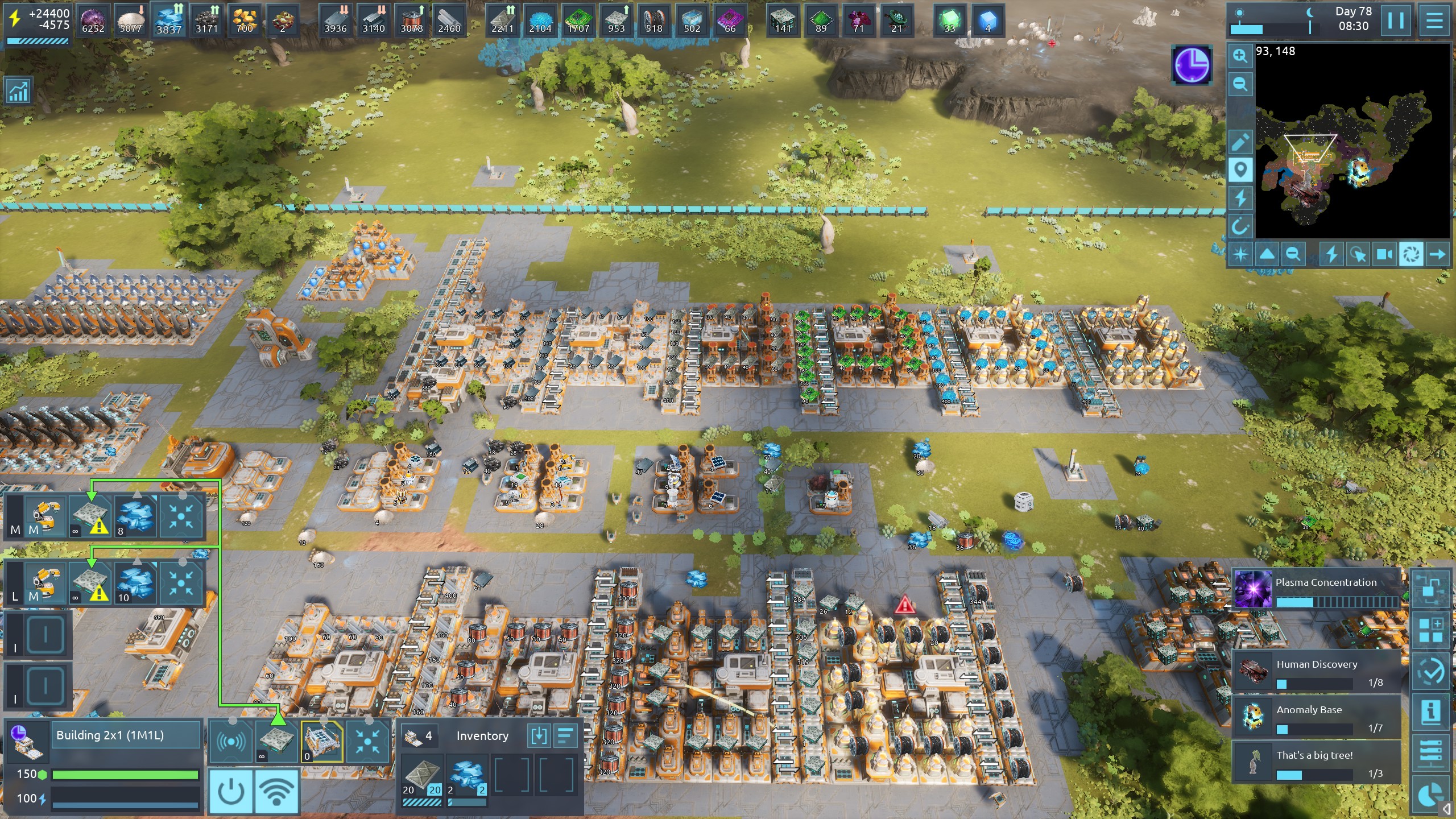
Task: Open the info book codex button
Action: tap(1430, 712)
